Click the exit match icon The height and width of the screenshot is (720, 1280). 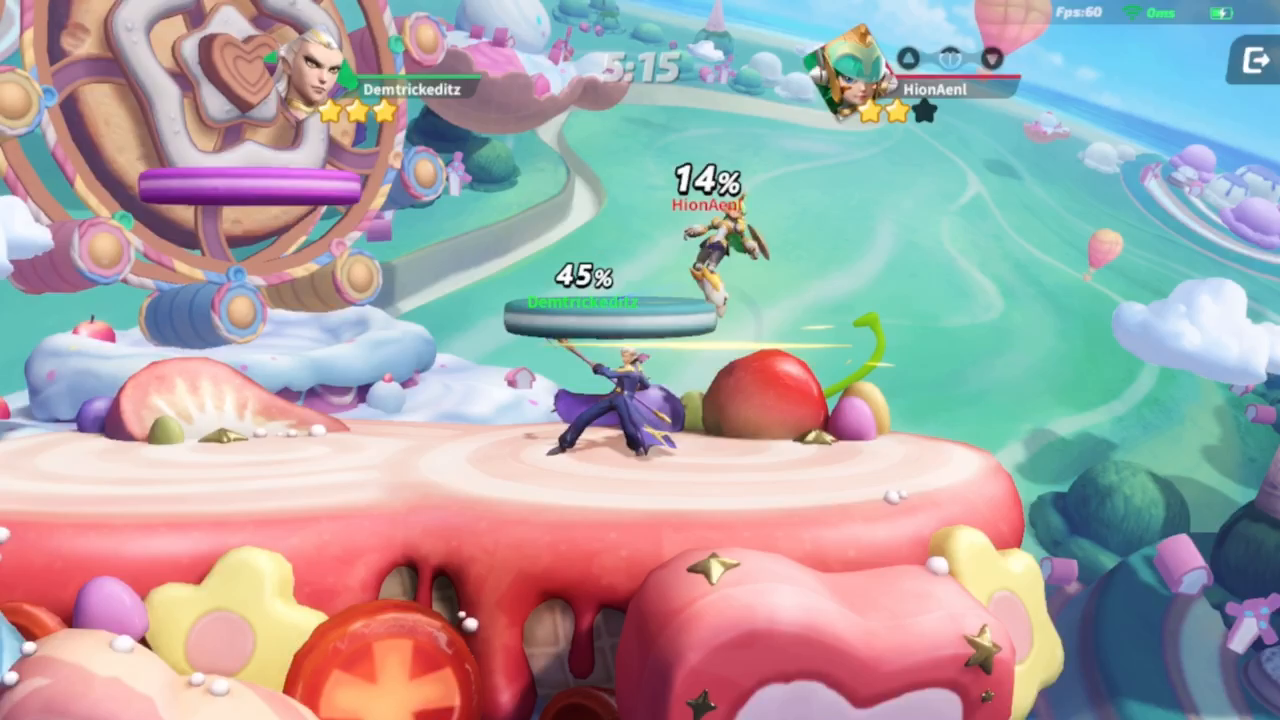coord(1254,61)
